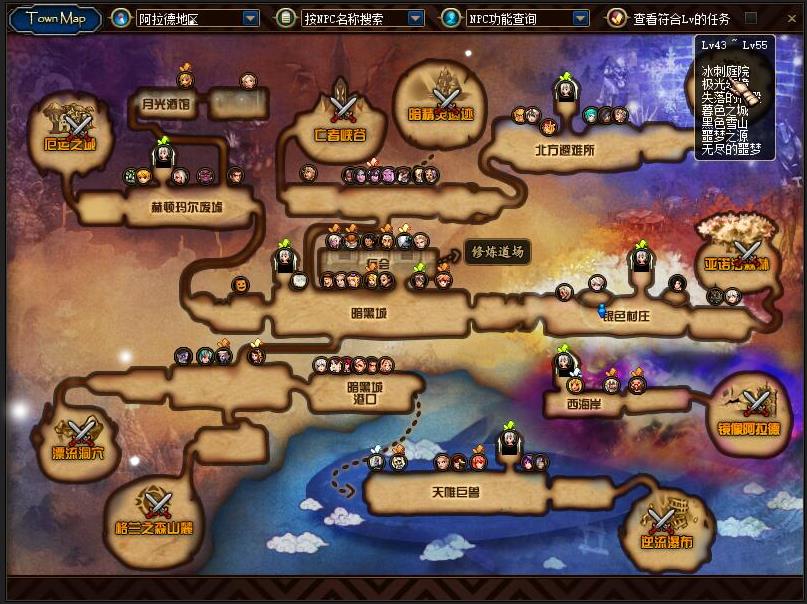Expand the NPC功能查询 dropdown
Viewport: 807px width, 604px height.
pos(580,18)
